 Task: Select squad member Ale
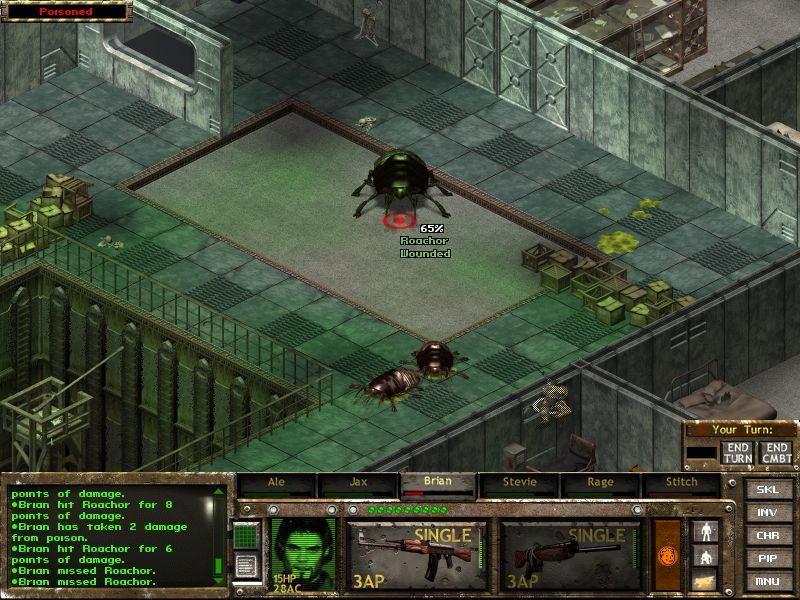coord(276,482)
